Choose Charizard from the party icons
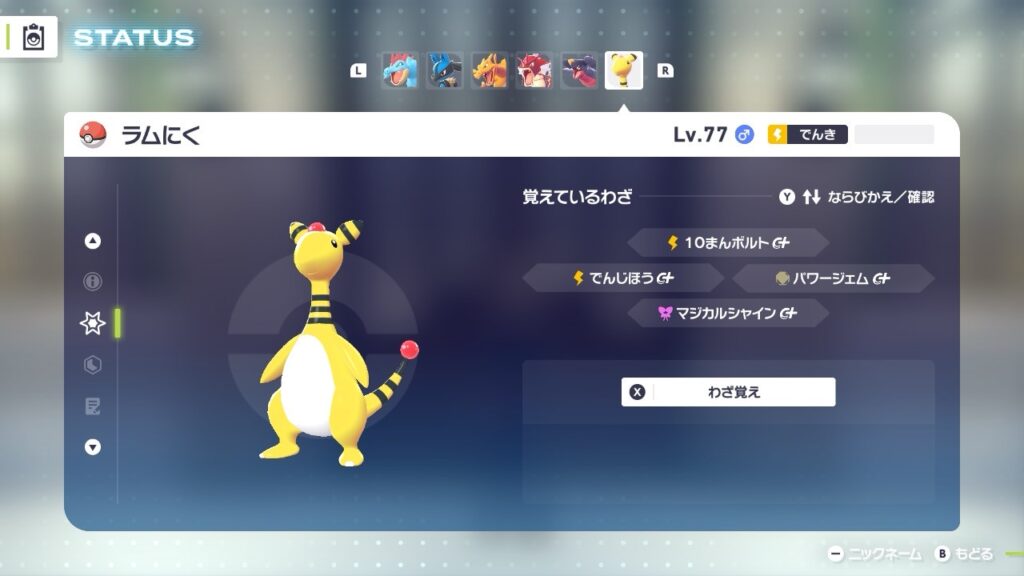Screen dimensions: 1024x576 coord(490,71)
